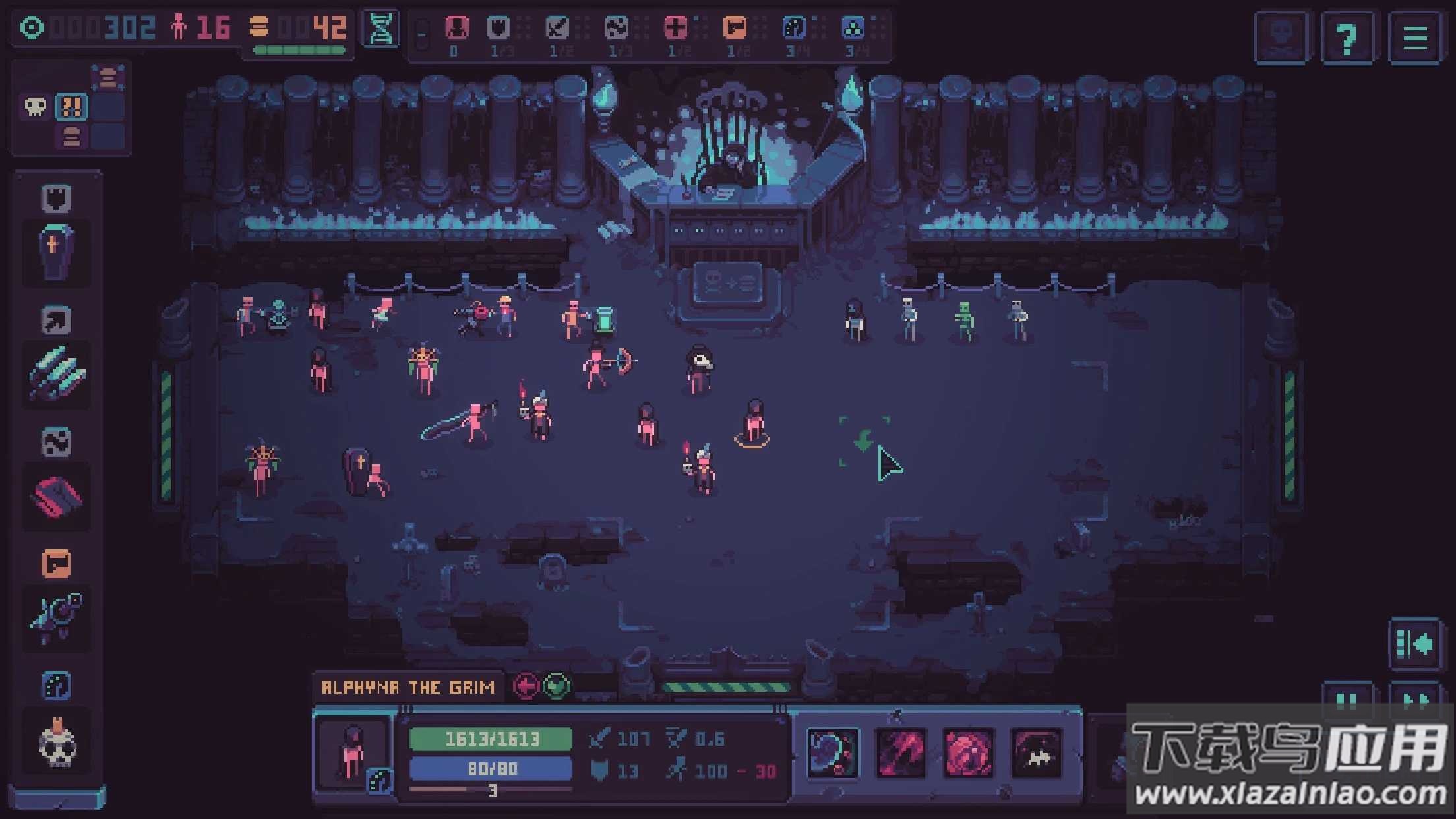This screenshot has width=1456, height=819.
Task: Pick the mohawk skull item
Action: pyautogui.click(x=56, y=743)
